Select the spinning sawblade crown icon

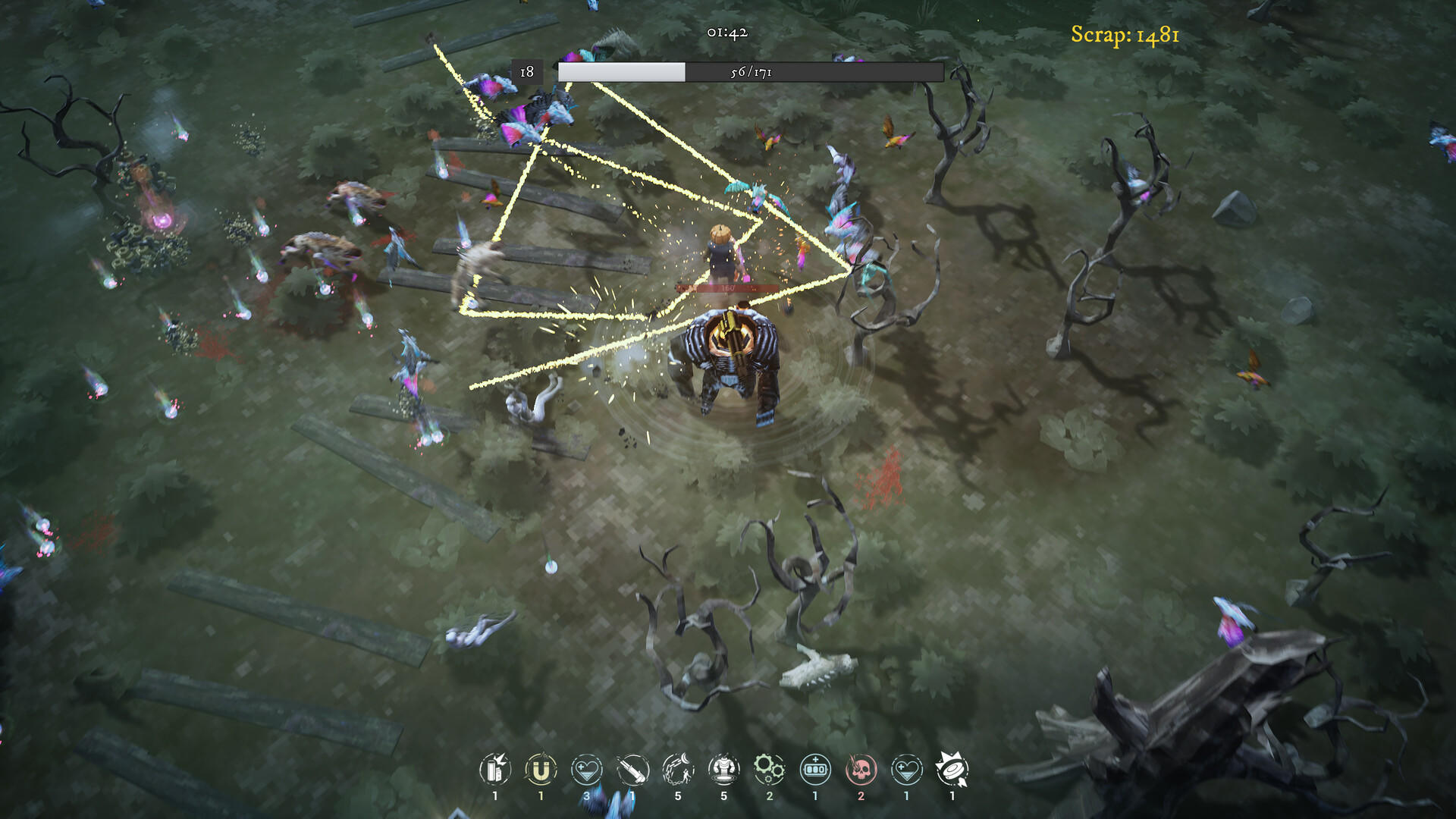click(952, 770)
